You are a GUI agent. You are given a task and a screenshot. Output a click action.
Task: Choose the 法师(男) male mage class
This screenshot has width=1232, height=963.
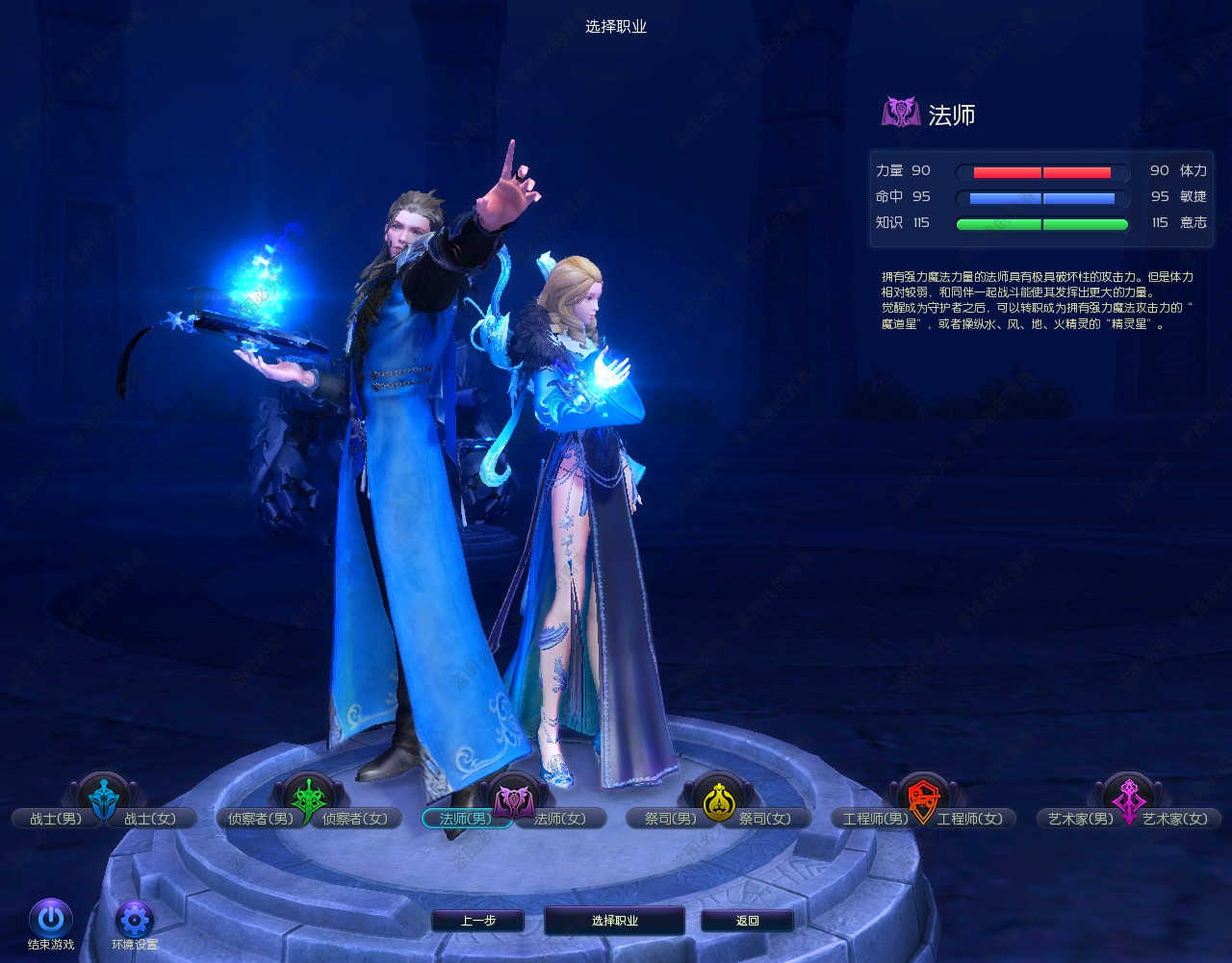click(x=464, y=819)
